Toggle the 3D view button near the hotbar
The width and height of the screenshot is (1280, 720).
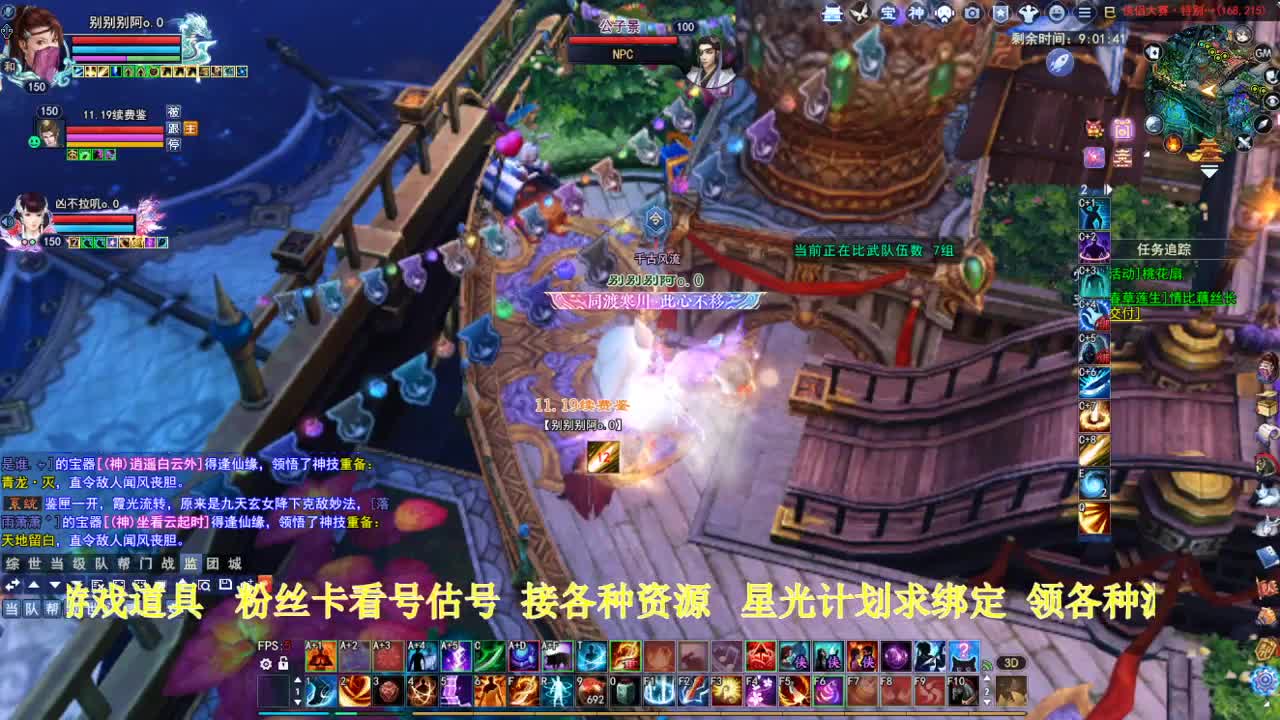(1011, 662)
